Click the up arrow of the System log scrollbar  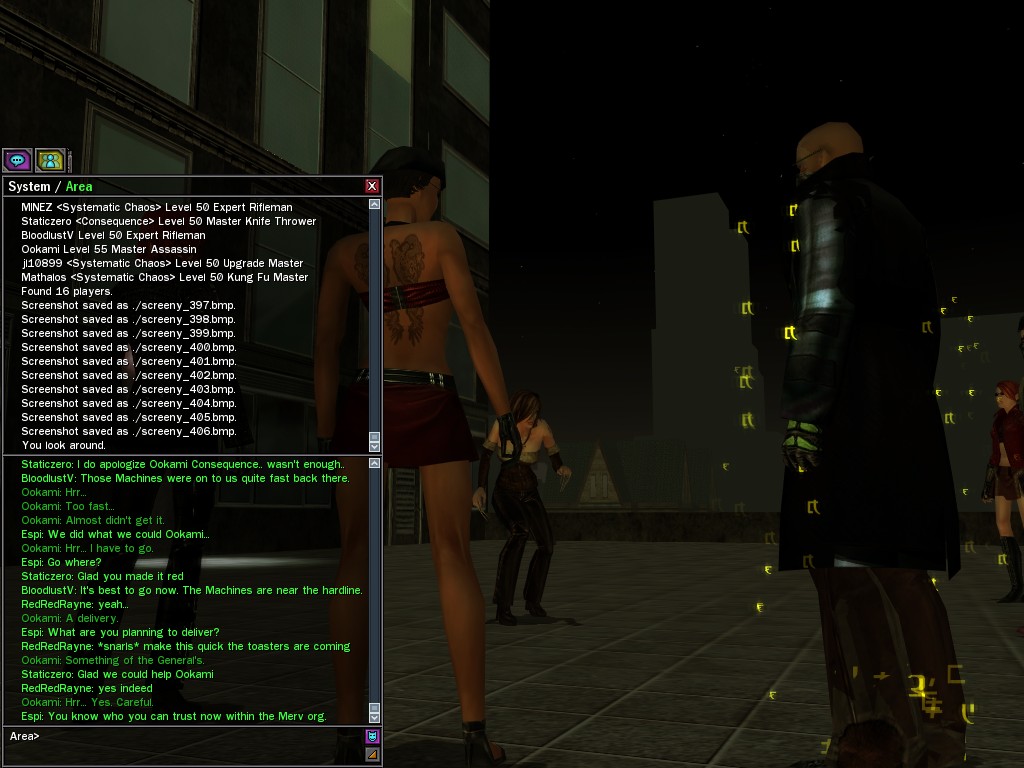point(375,204)
